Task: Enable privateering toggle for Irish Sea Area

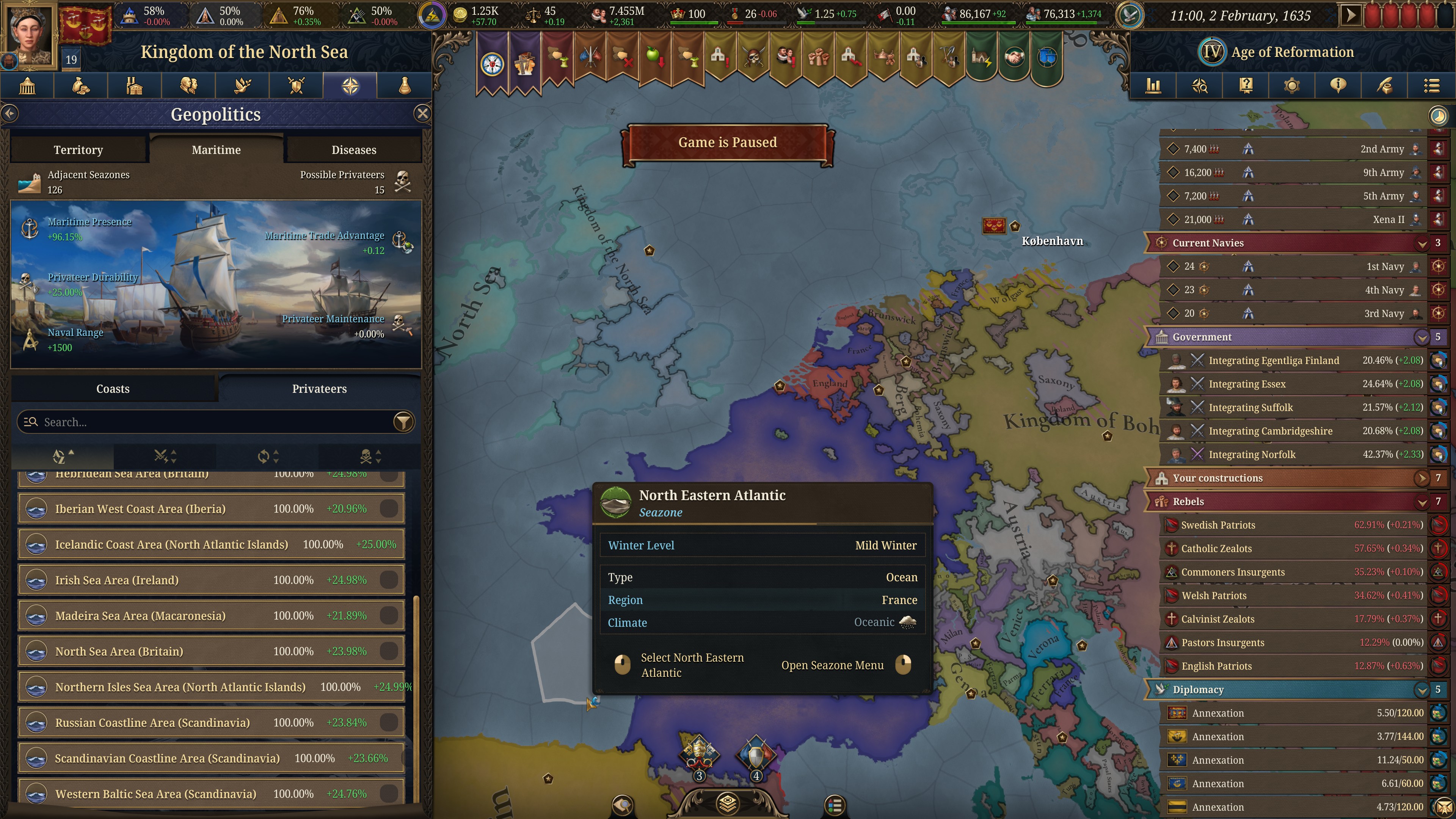Action: tap(389, 580)
